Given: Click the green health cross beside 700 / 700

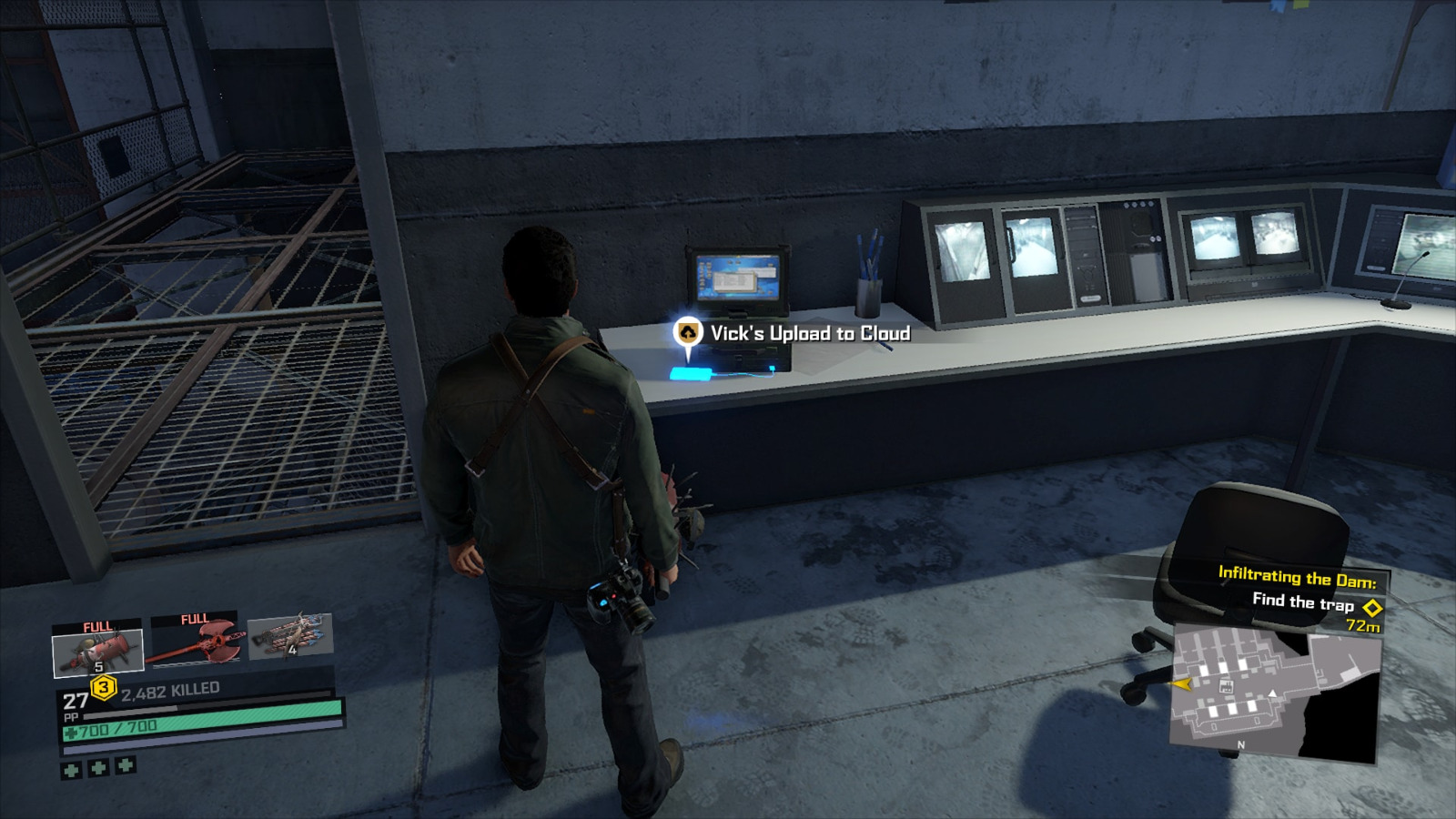Looking at the screenshot, I should 70,733.
